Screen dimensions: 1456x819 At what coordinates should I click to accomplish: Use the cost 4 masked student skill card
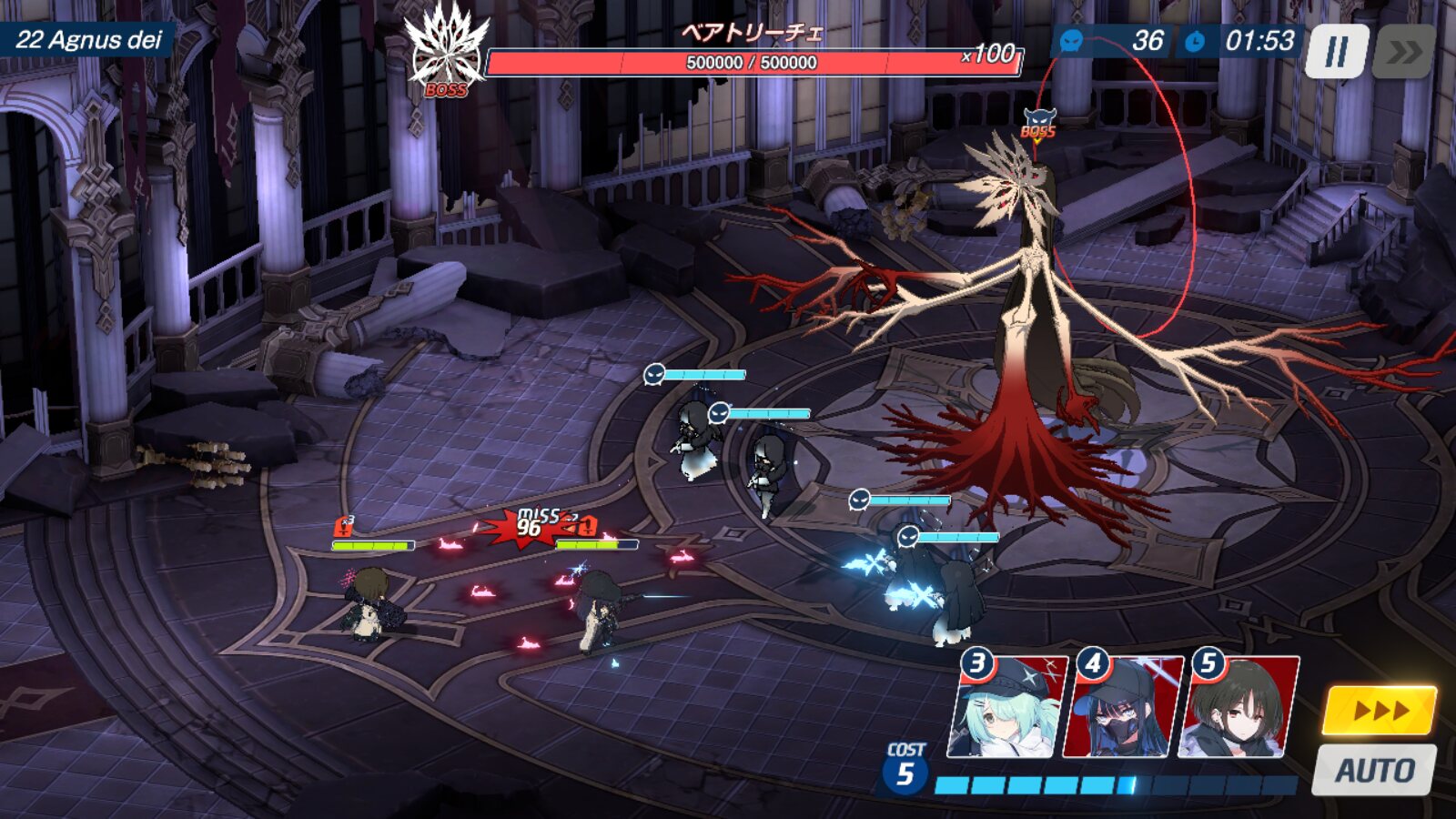click(x=1122, y=707)
